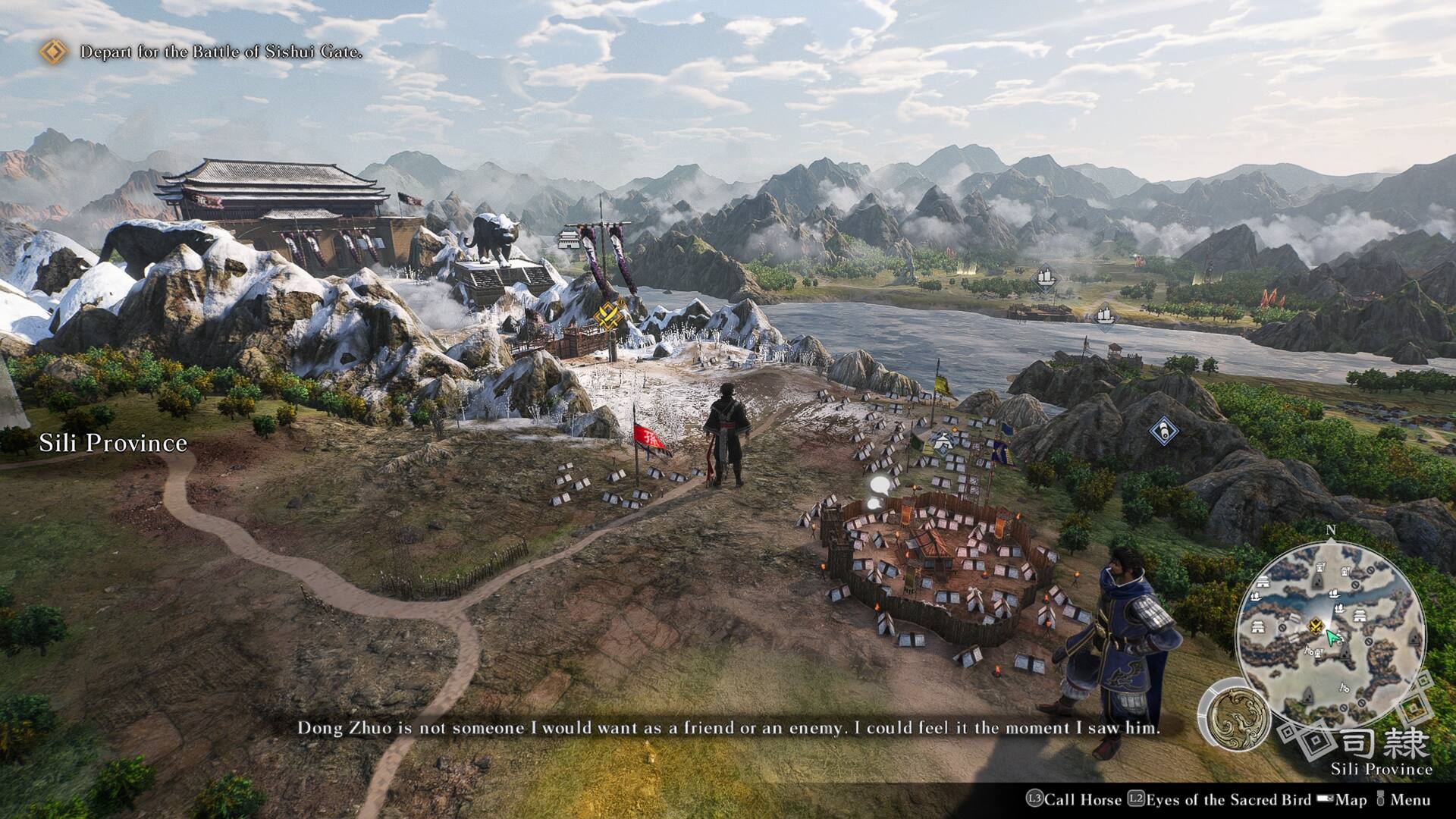Click the Map touchpad icon in the bottom bar
1456x819 pixels.
pyautogui.click(x=1326, y=799)
